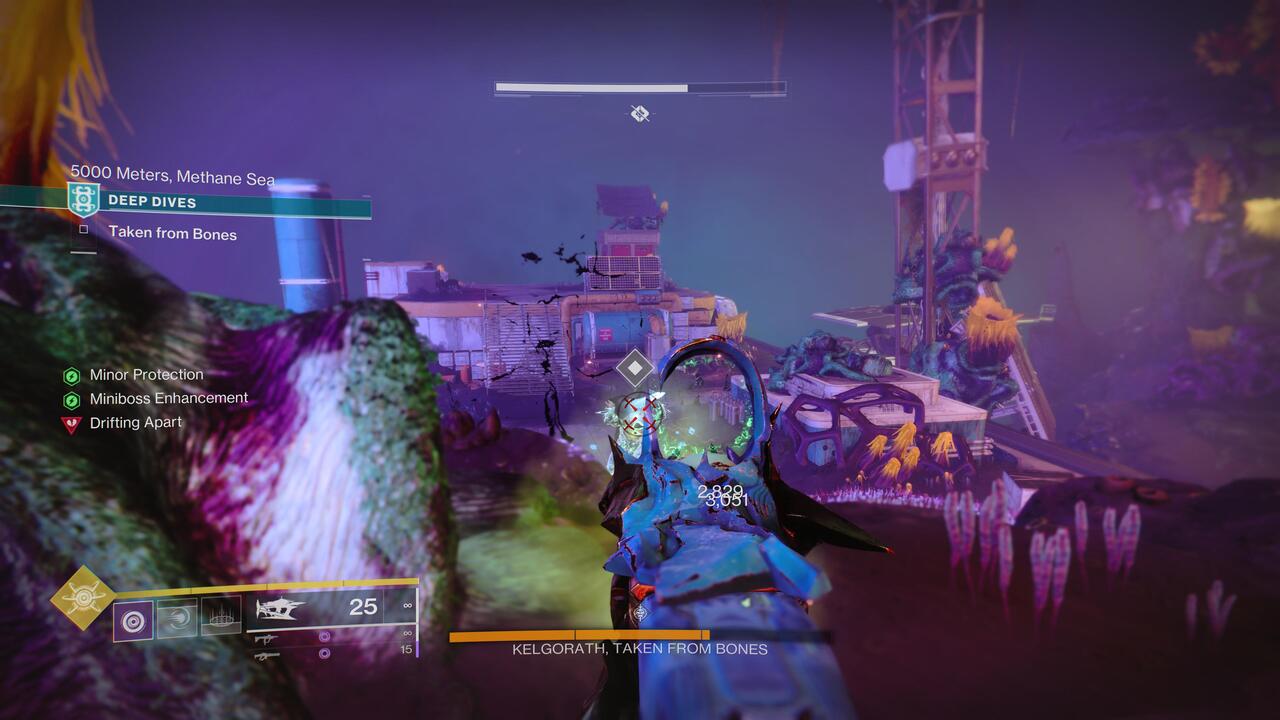Click the secondary rifle slot icon
Viewport: 1280px width, 720px height.
(265, 655)
